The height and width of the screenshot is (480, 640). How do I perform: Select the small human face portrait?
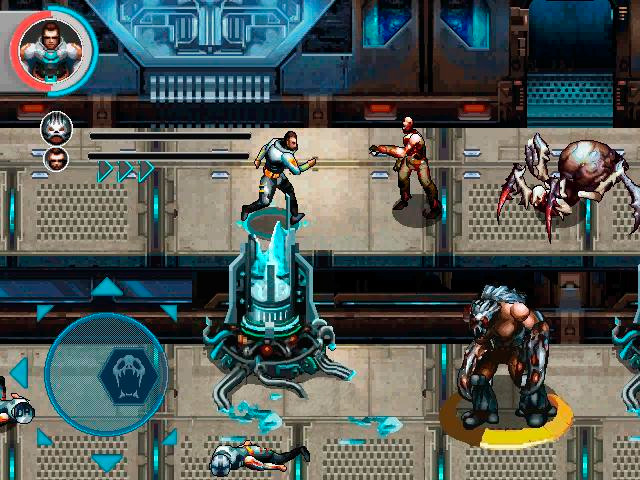[x=57, y=157]
